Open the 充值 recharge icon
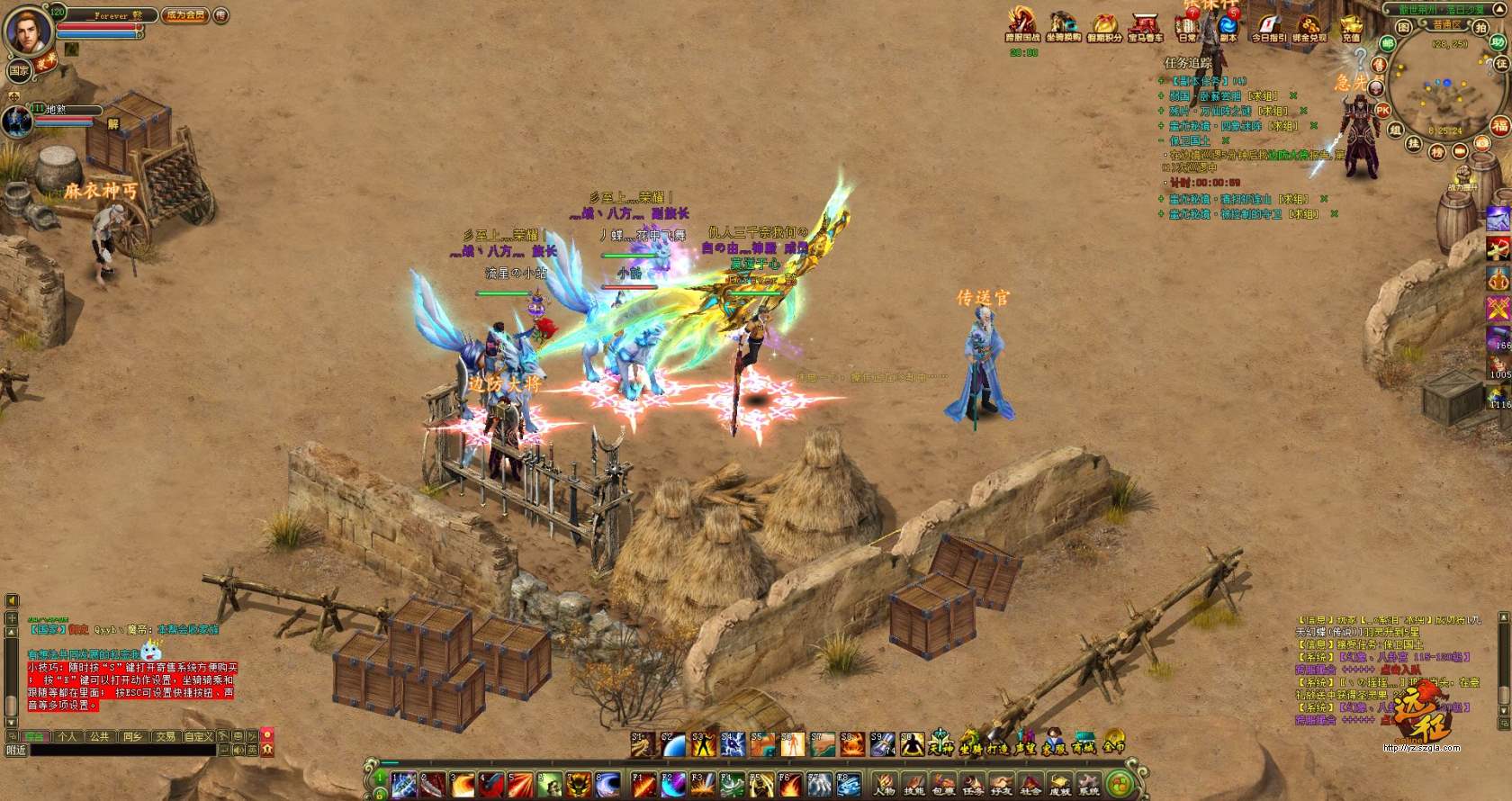Image resolution: width=1512 pixels, height=801 pixels. (1351, 27)
